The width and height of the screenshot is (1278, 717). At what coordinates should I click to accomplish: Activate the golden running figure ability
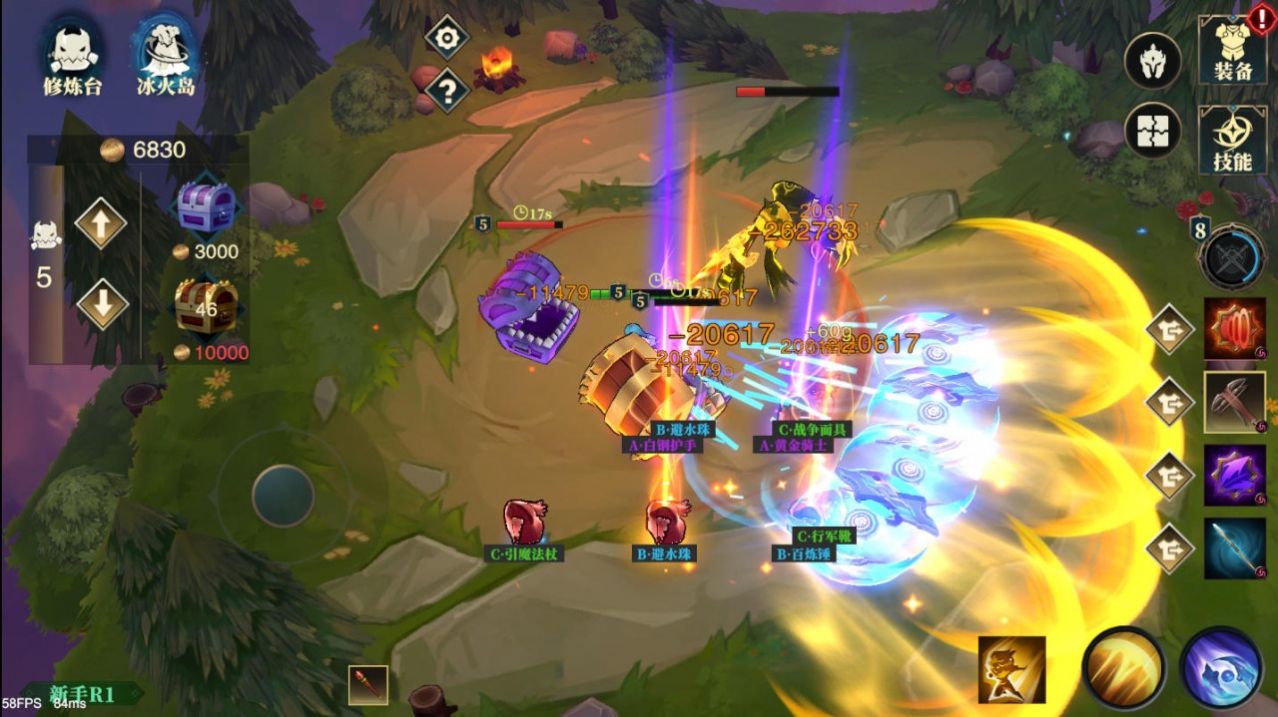(x=1011, y=669)
